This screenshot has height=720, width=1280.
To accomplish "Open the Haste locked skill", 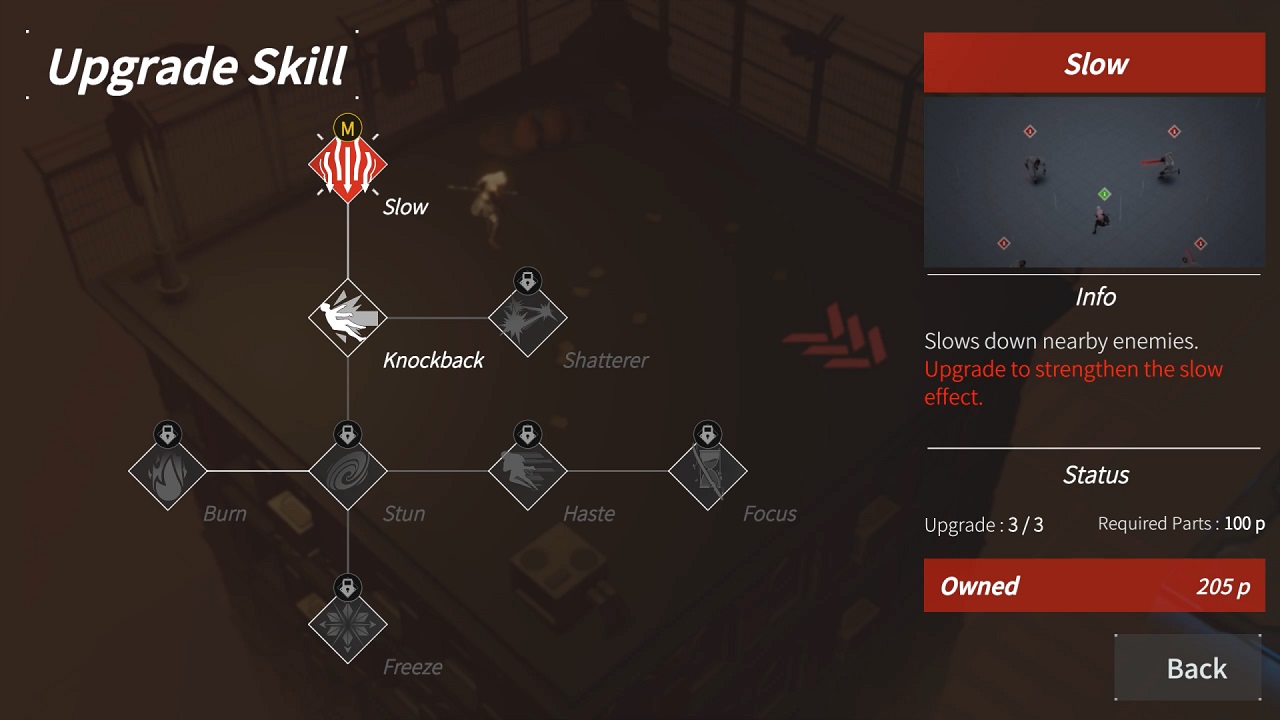I will pyautogui.click(x=528, y=470).
